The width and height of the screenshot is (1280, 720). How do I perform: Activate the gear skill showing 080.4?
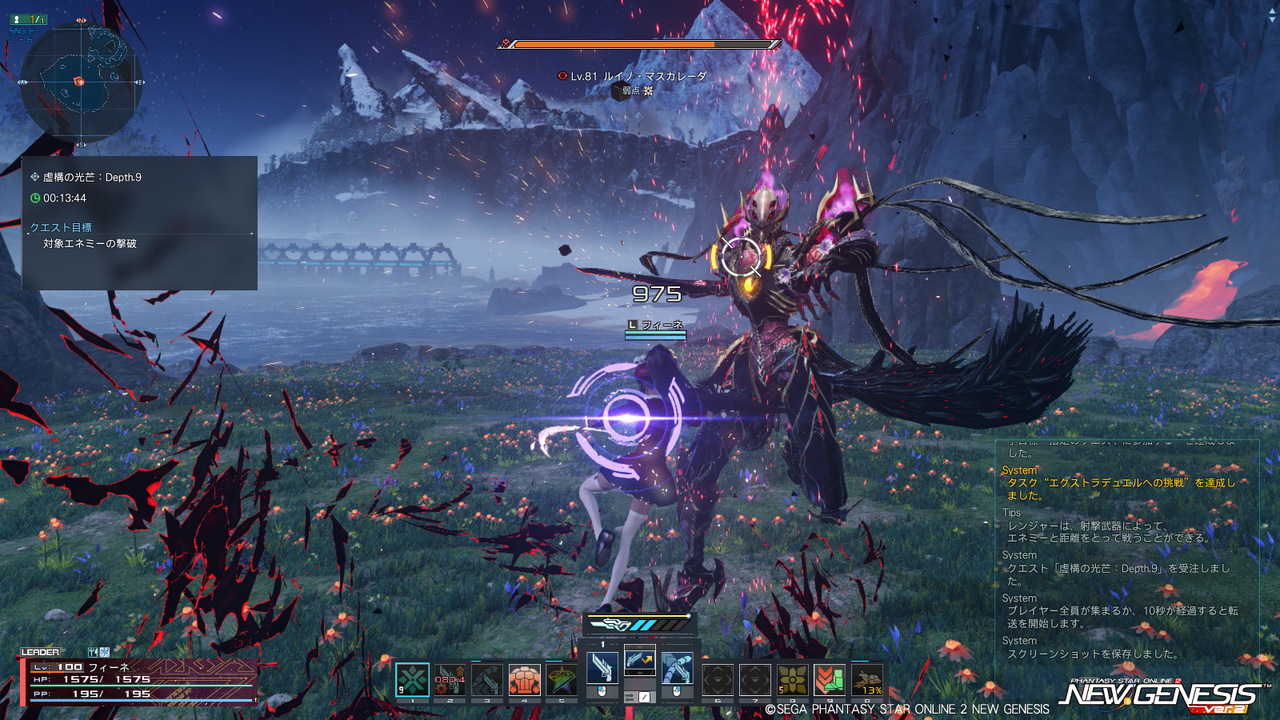coord(450,680)
